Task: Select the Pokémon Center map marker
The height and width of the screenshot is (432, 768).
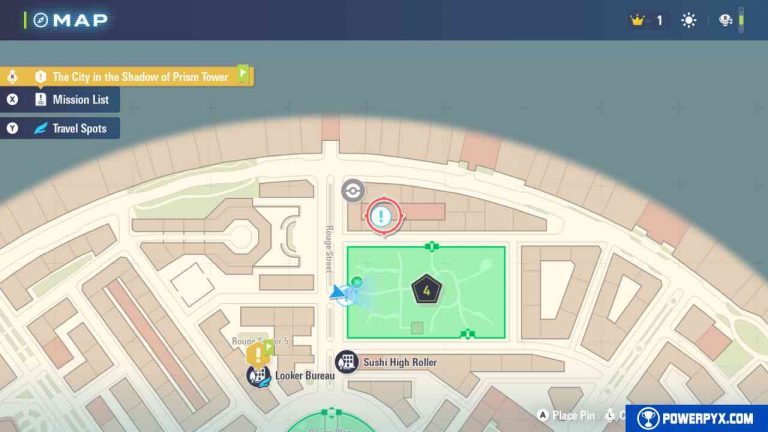Action: pos(352,190)
